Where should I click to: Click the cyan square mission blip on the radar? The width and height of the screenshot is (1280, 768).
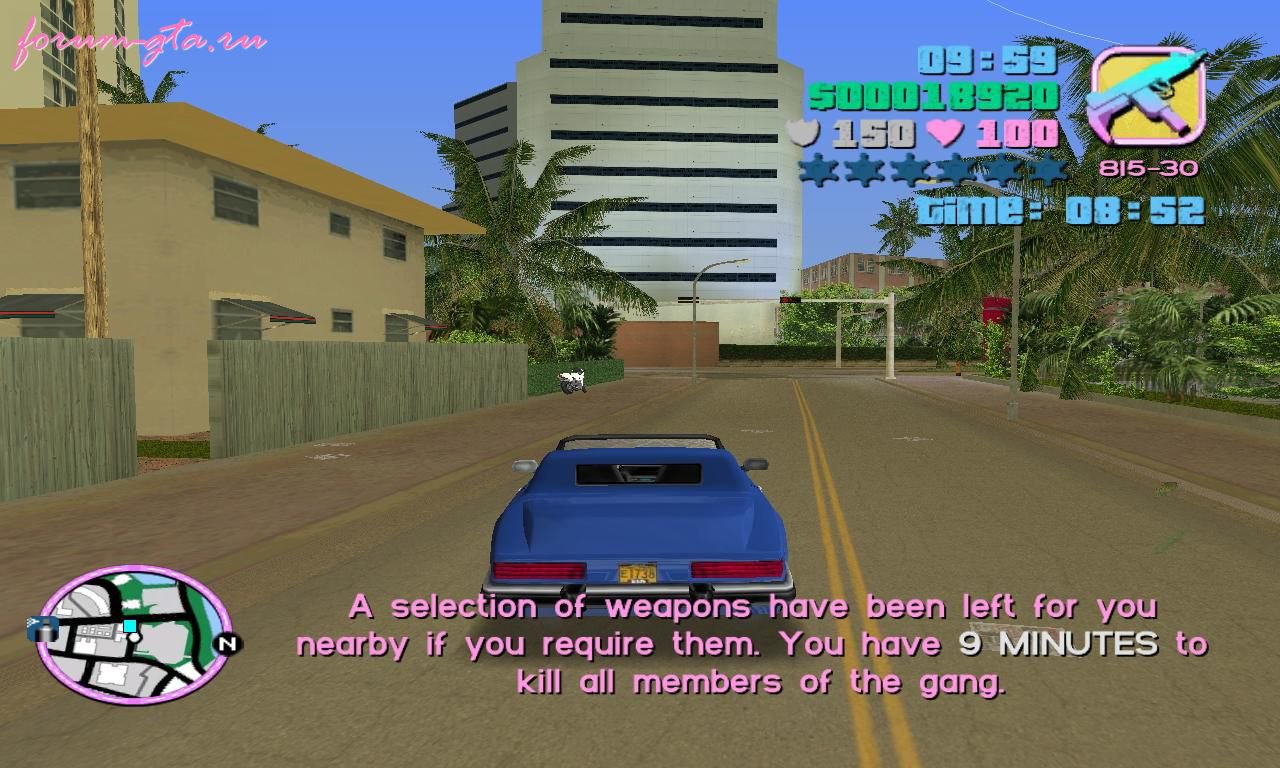pos(129,626)
